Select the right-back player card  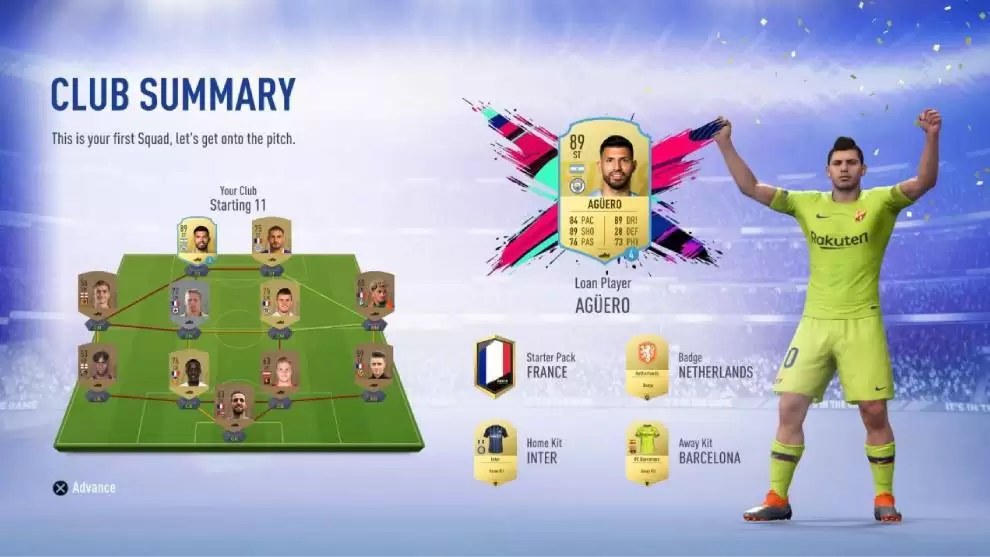[373, 367]
